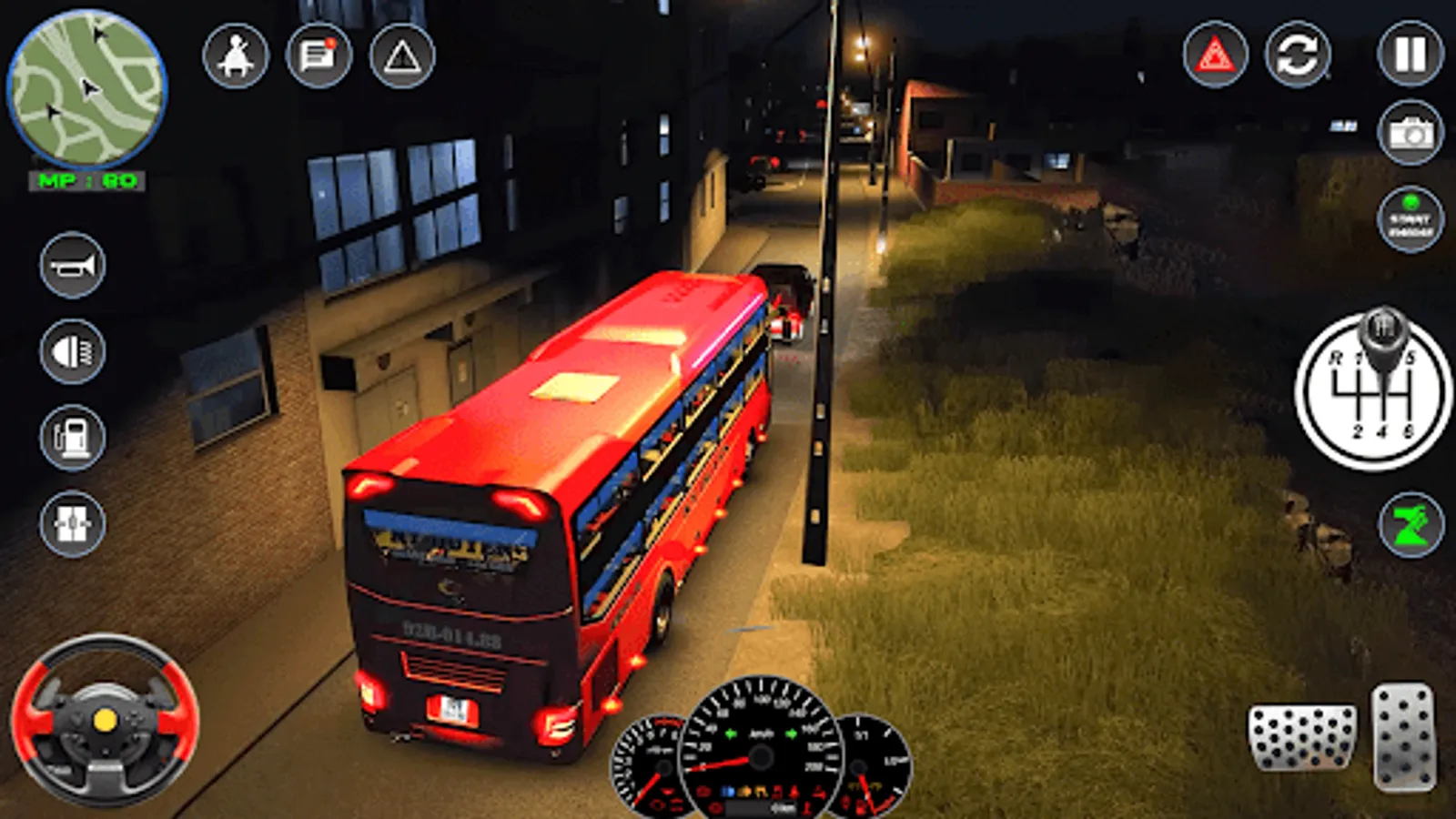Activate the red hazard lights button
This screenshot has height=819, width=1456.
tap(1215, 56)
